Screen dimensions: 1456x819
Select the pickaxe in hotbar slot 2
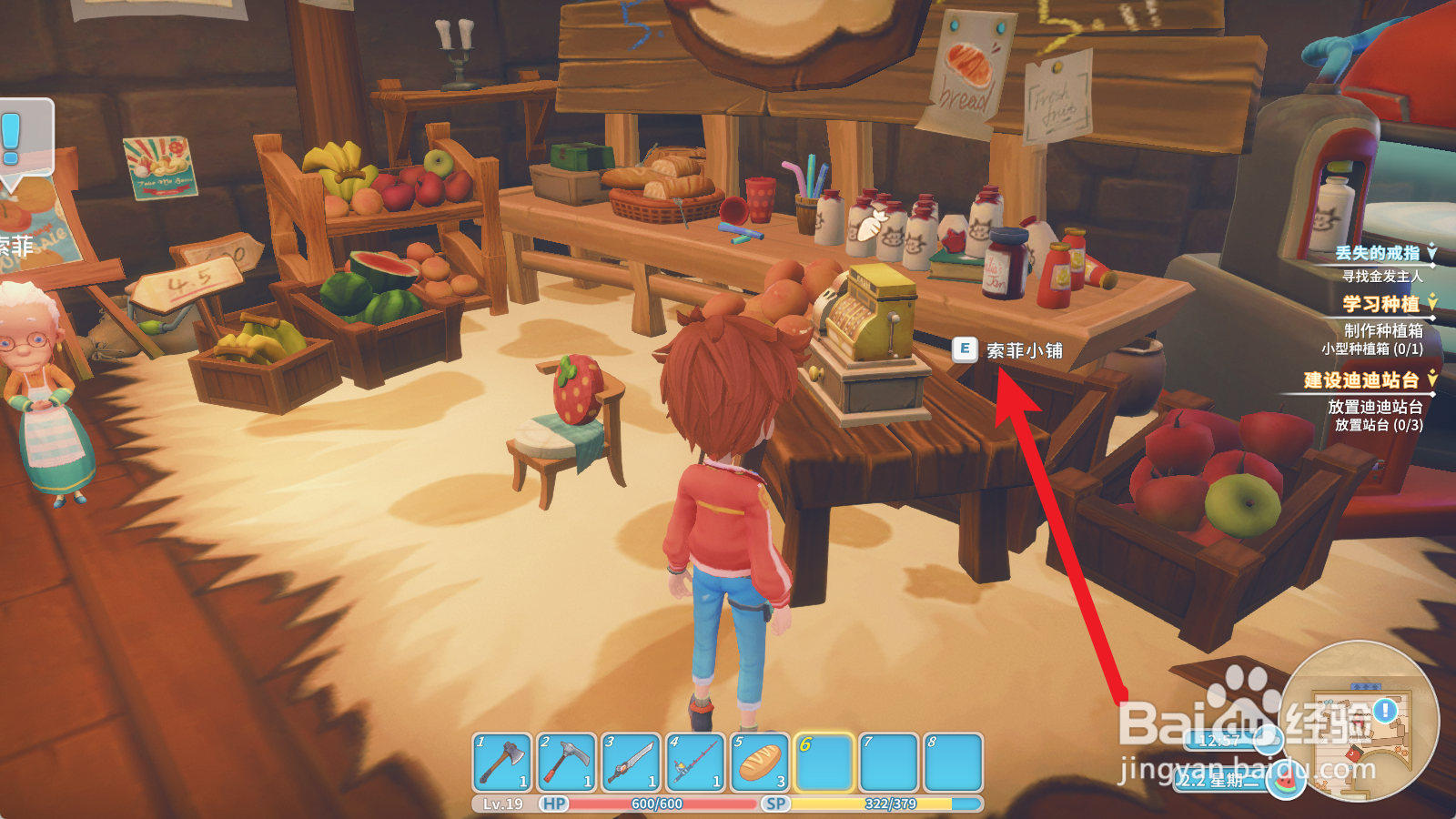click(x=567, y=763)
